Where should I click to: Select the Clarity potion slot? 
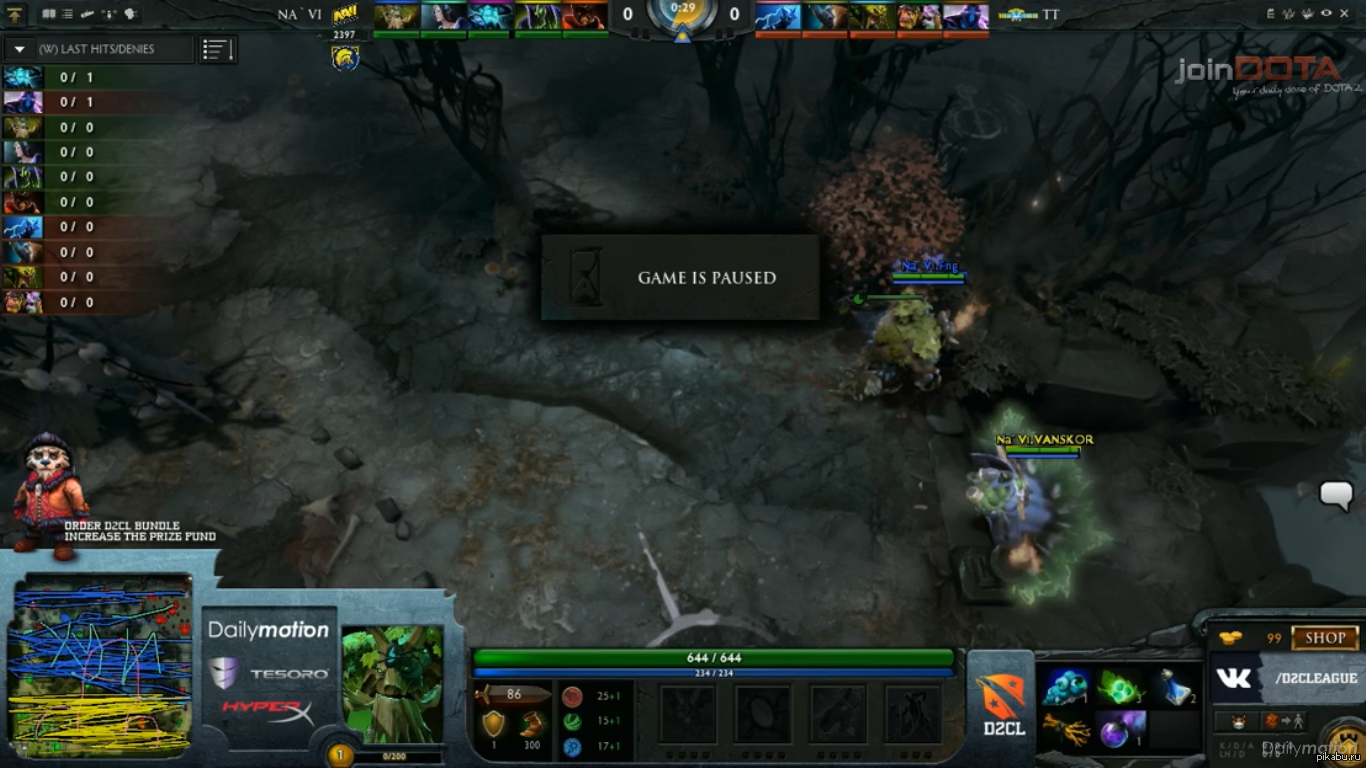point(1176,687)
